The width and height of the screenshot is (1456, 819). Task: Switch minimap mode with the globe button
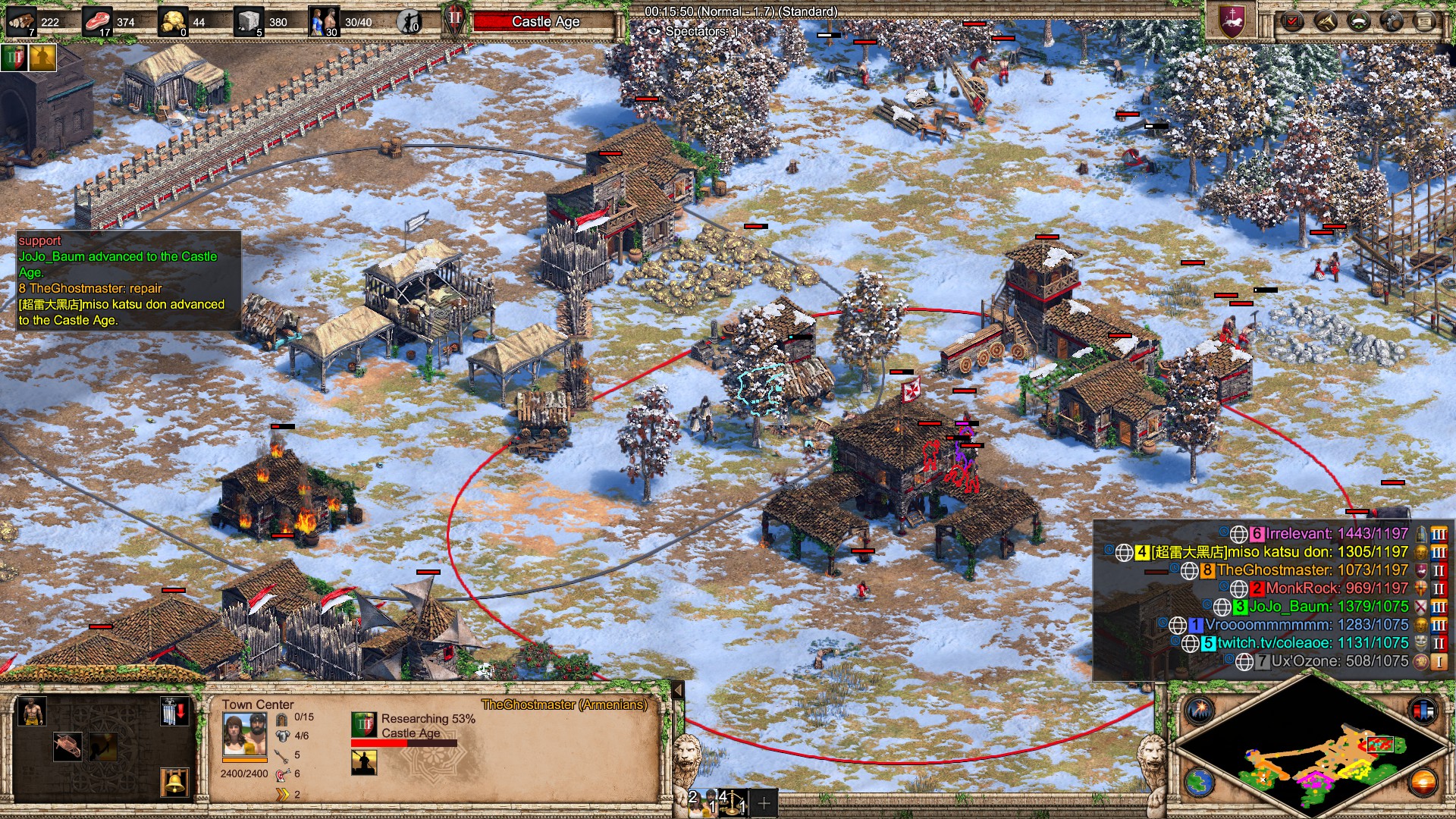click(x=1200, y=781)
